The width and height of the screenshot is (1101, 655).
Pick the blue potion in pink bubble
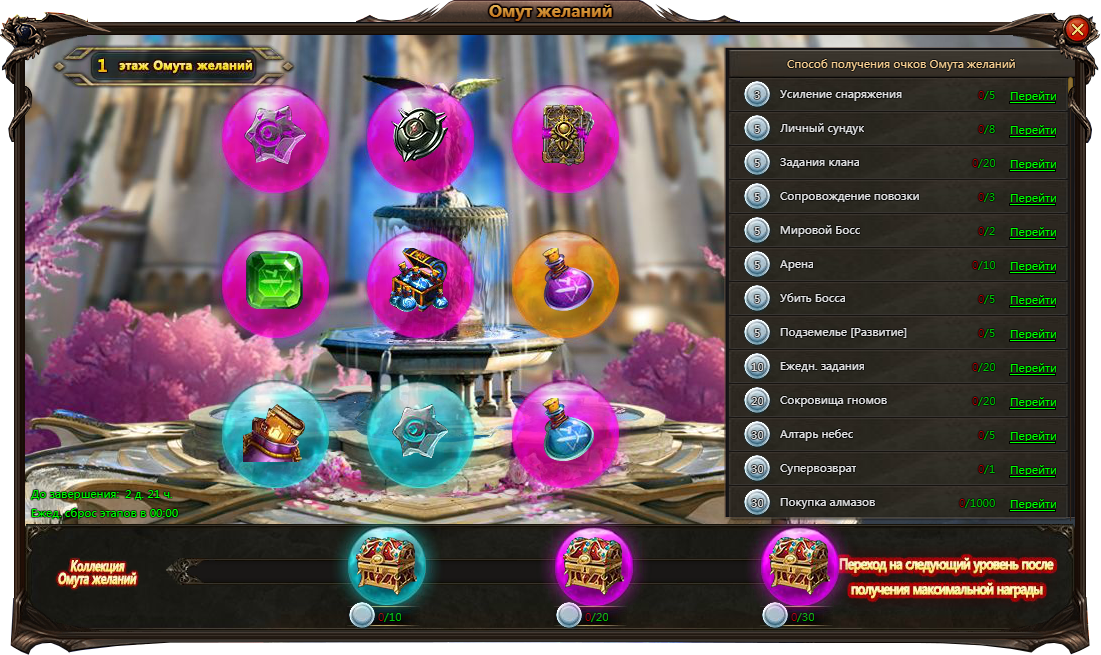[x=565, y=434]
